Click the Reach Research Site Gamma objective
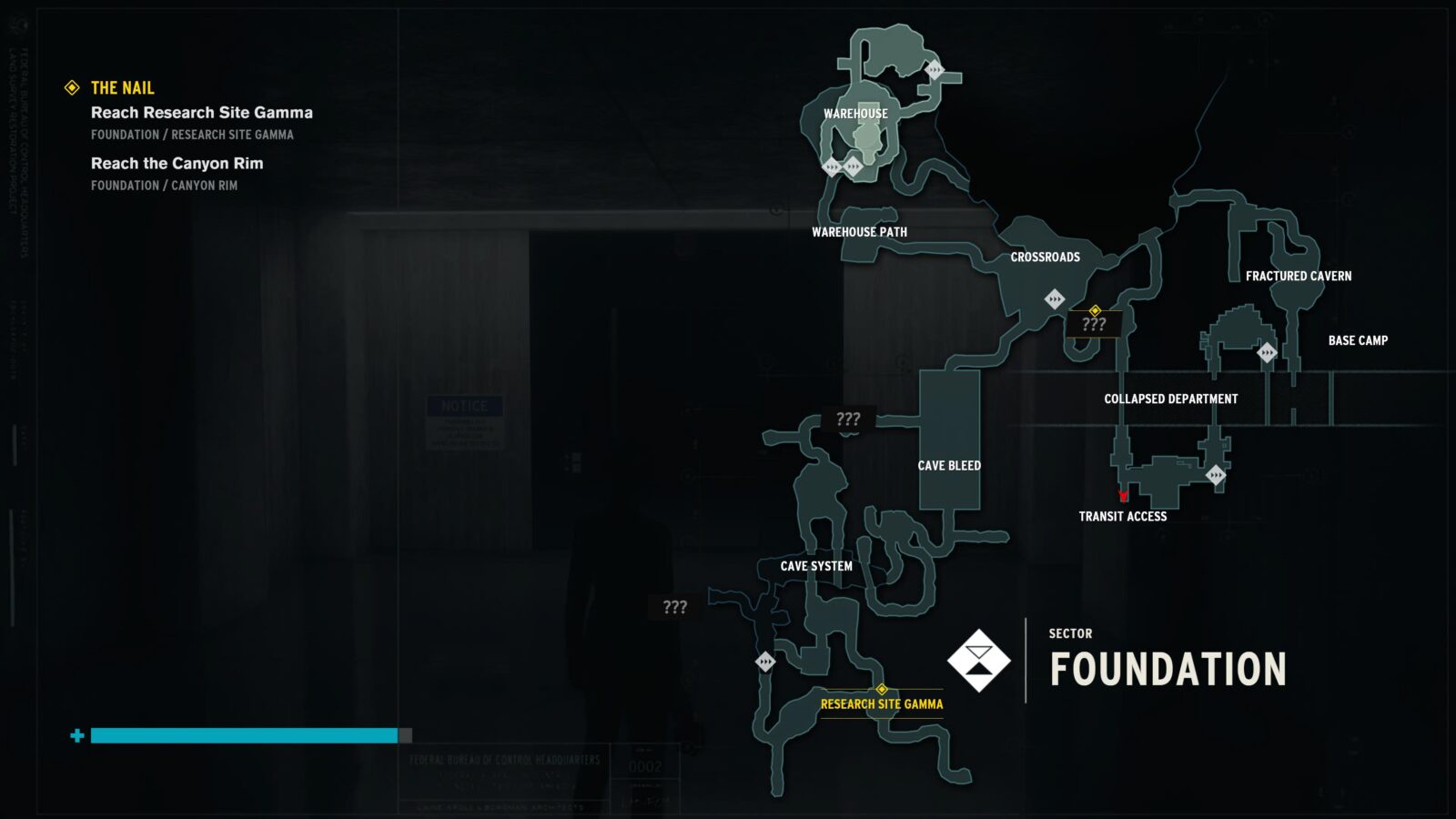 (x=200, y=113)
